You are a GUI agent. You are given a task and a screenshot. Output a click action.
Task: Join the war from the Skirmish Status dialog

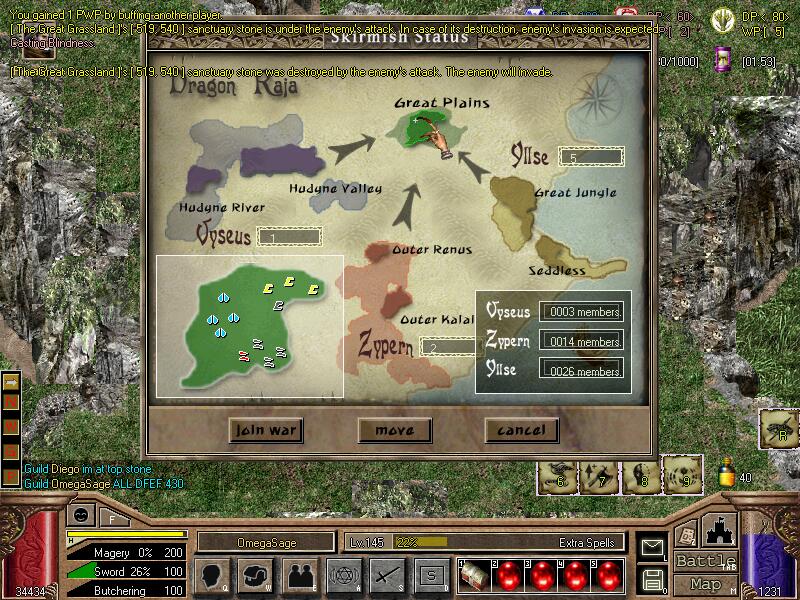(265, 430)
